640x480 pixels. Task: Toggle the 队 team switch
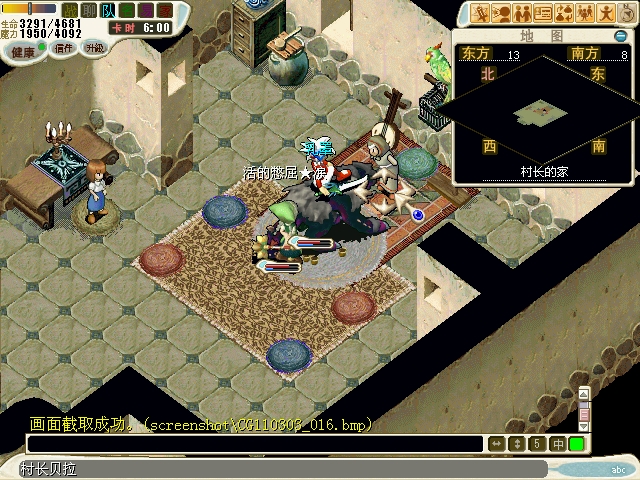(x=106, y=9)
